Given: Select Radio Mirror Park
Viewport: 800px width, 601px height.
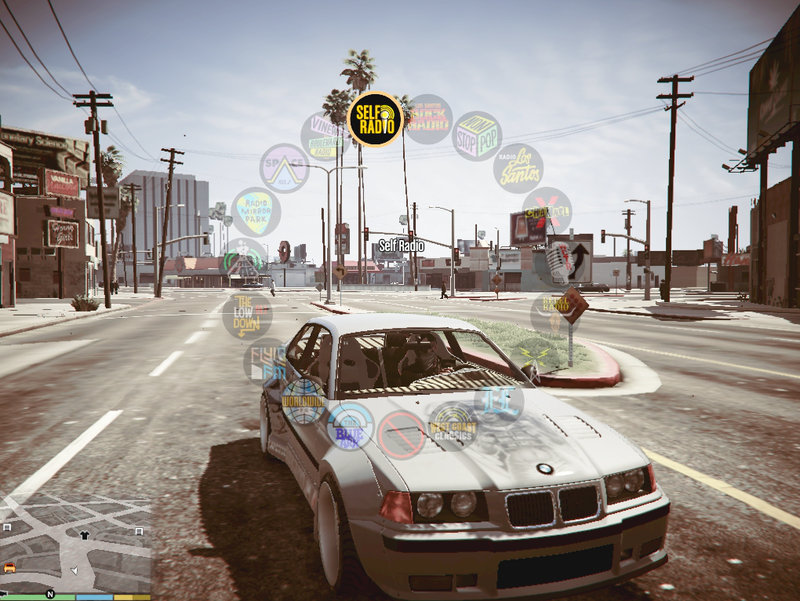Looking at the screenshot, I should [256, 212].
